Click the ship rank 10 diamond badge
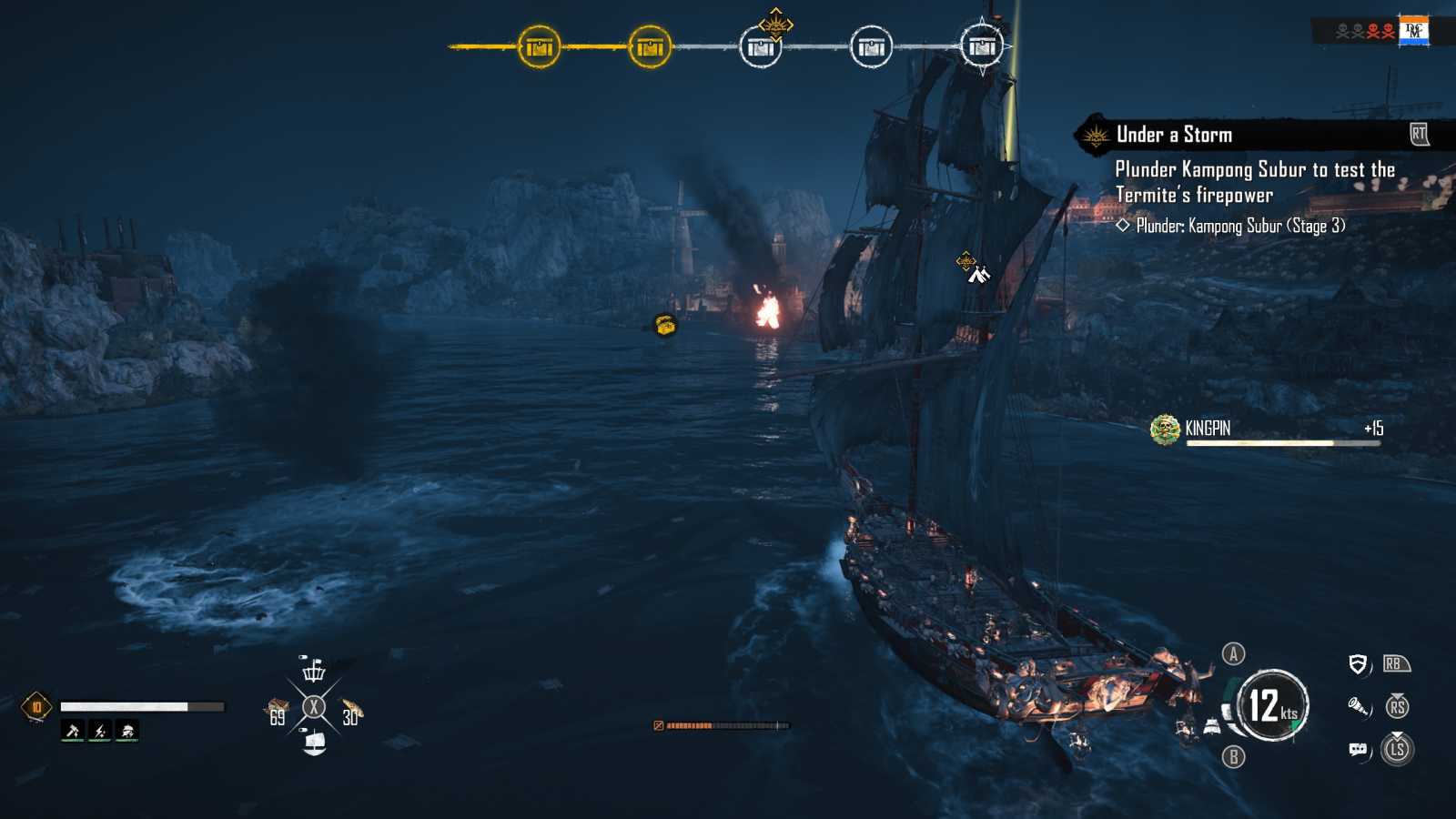The height and width of the screenshot is (819, 1456). 36,706
